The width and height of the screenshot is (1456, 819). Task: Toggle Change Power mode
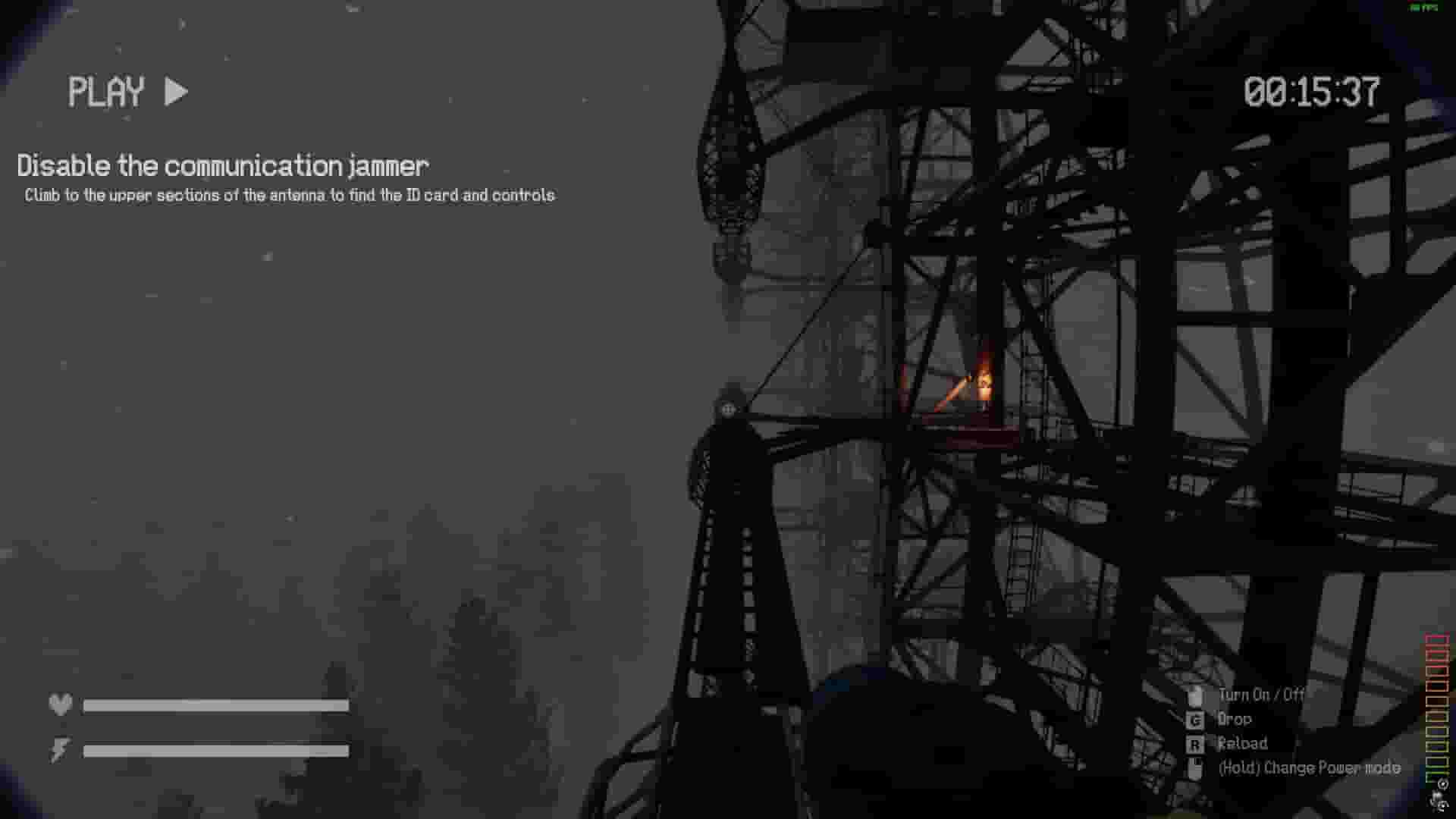click(x=1309, y=767)
